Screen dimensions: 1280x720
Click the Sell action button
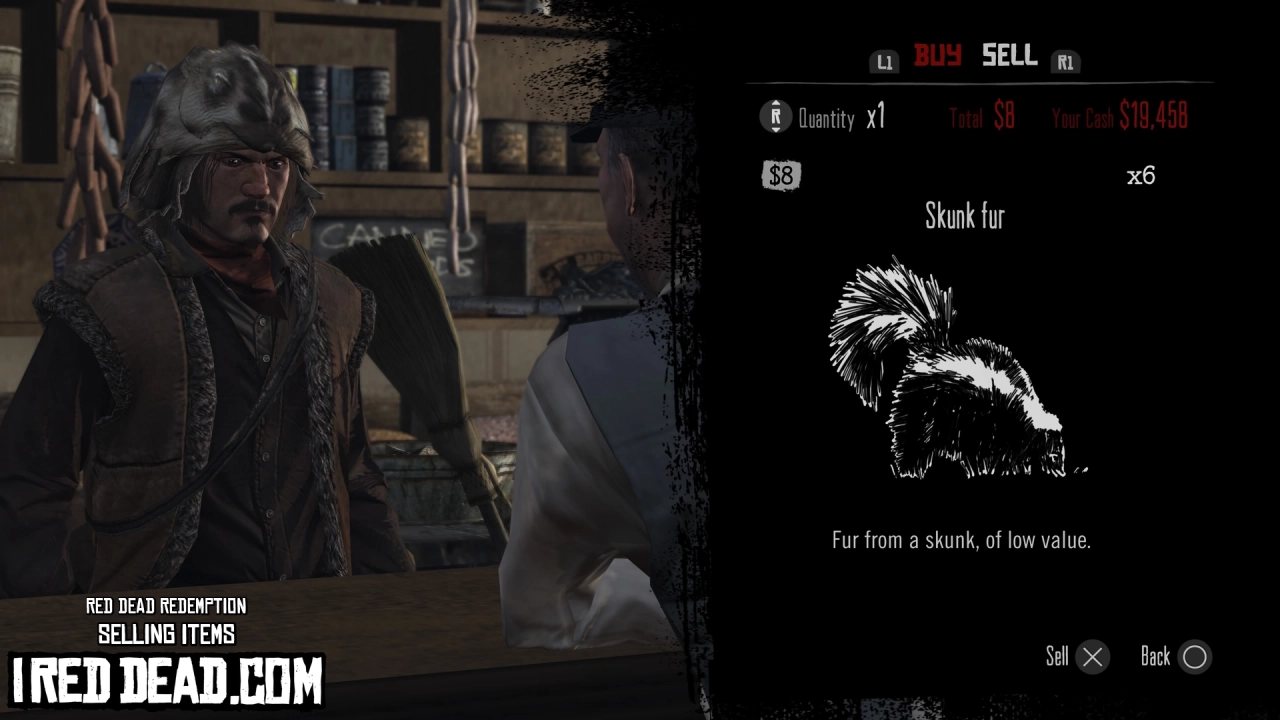pos(1055,657)
